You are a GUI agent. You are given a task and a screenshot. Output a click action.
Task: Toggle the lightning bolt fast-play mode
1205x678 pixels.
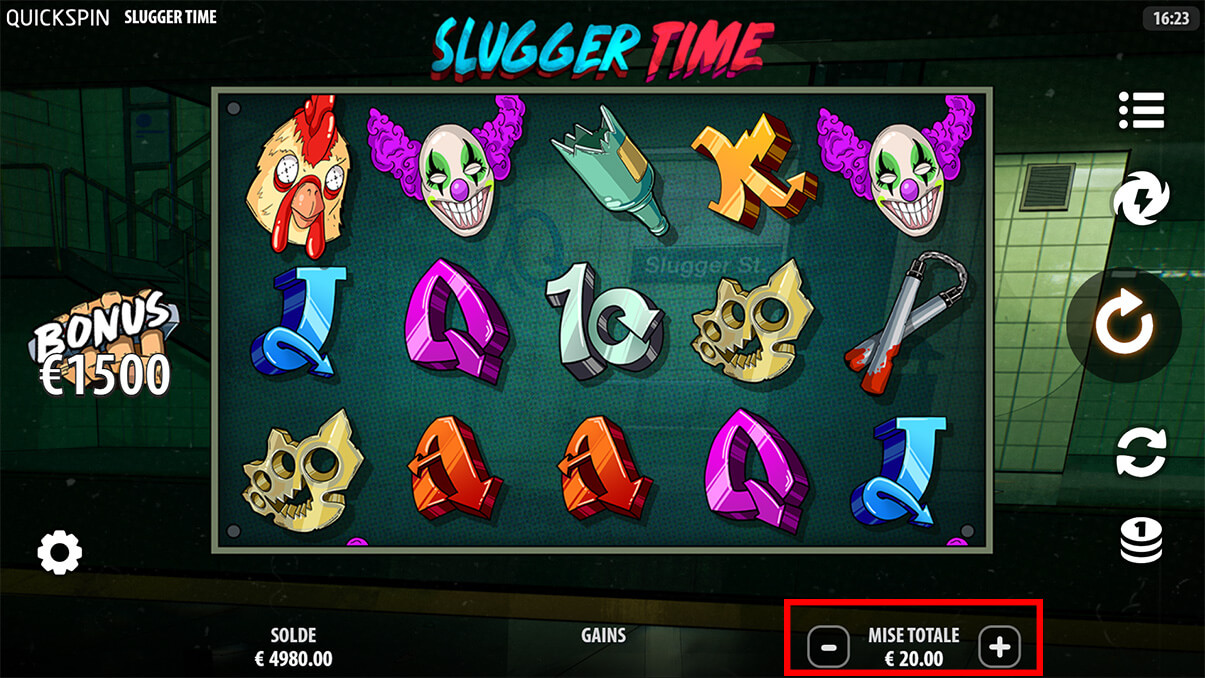point(1140,197)
